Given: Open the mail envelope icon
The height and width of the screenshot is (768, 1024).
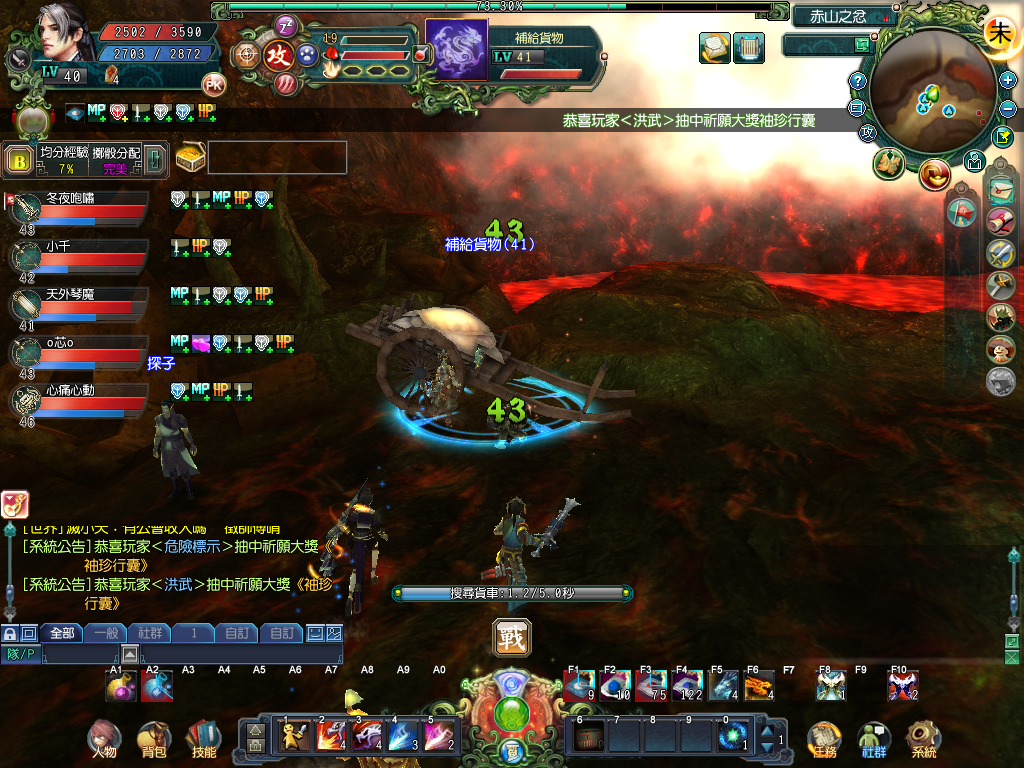Looking at the screenshot, I should point(999,188).
